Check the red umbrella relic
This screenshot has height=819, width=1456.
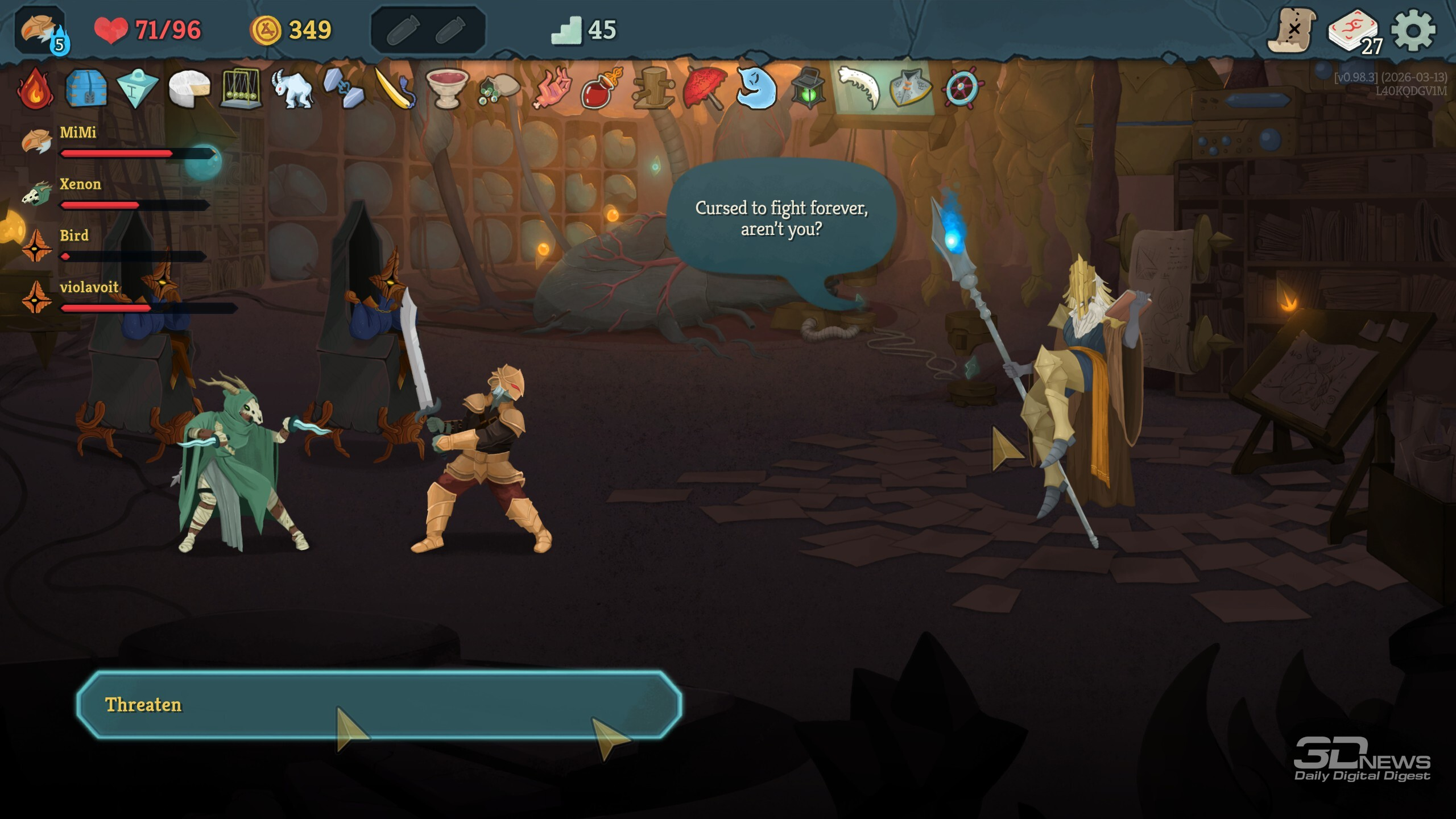coord(705,89)
